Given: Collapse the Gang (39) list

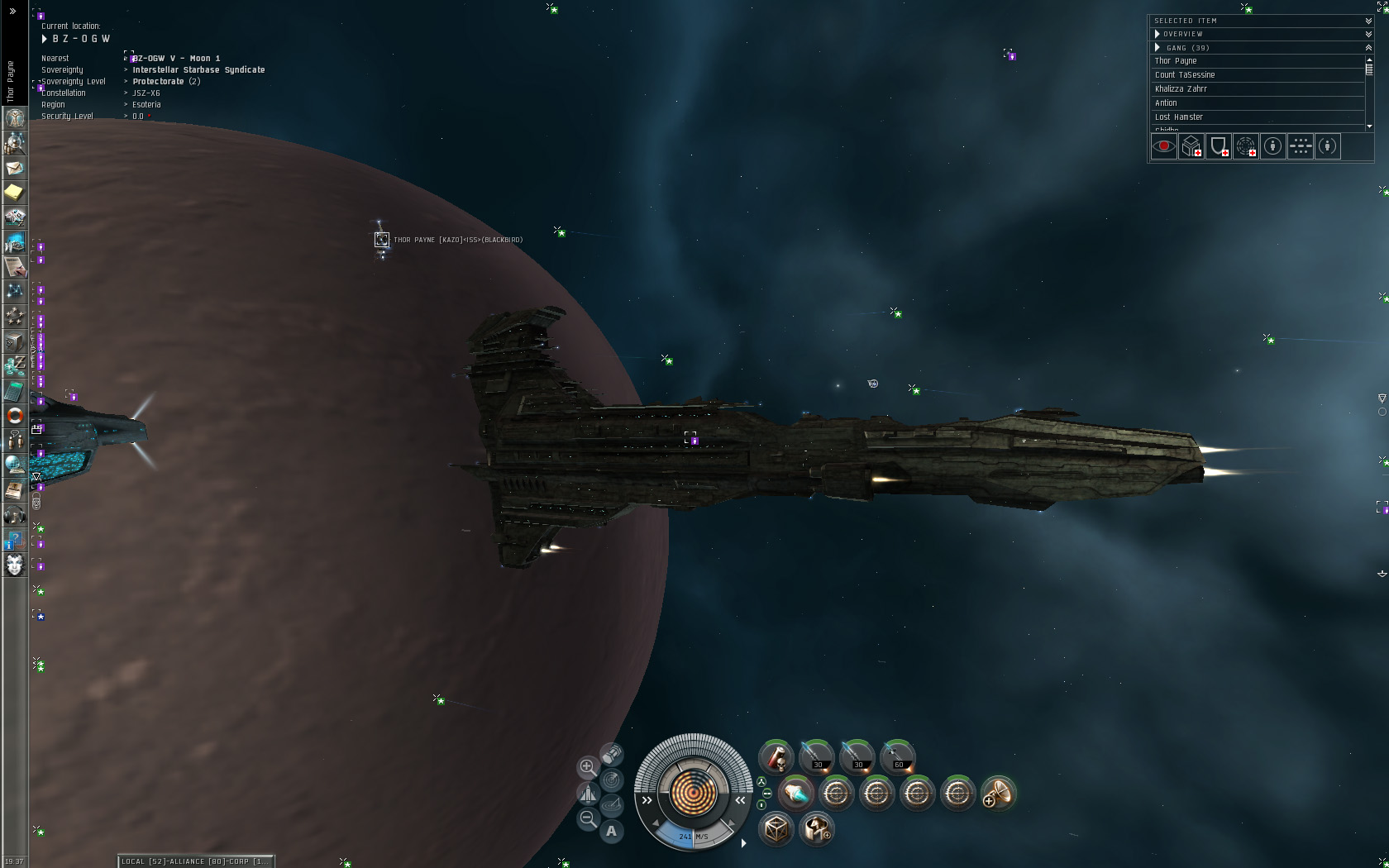Looking at the screenshot, I should [x=1157, y=48].
